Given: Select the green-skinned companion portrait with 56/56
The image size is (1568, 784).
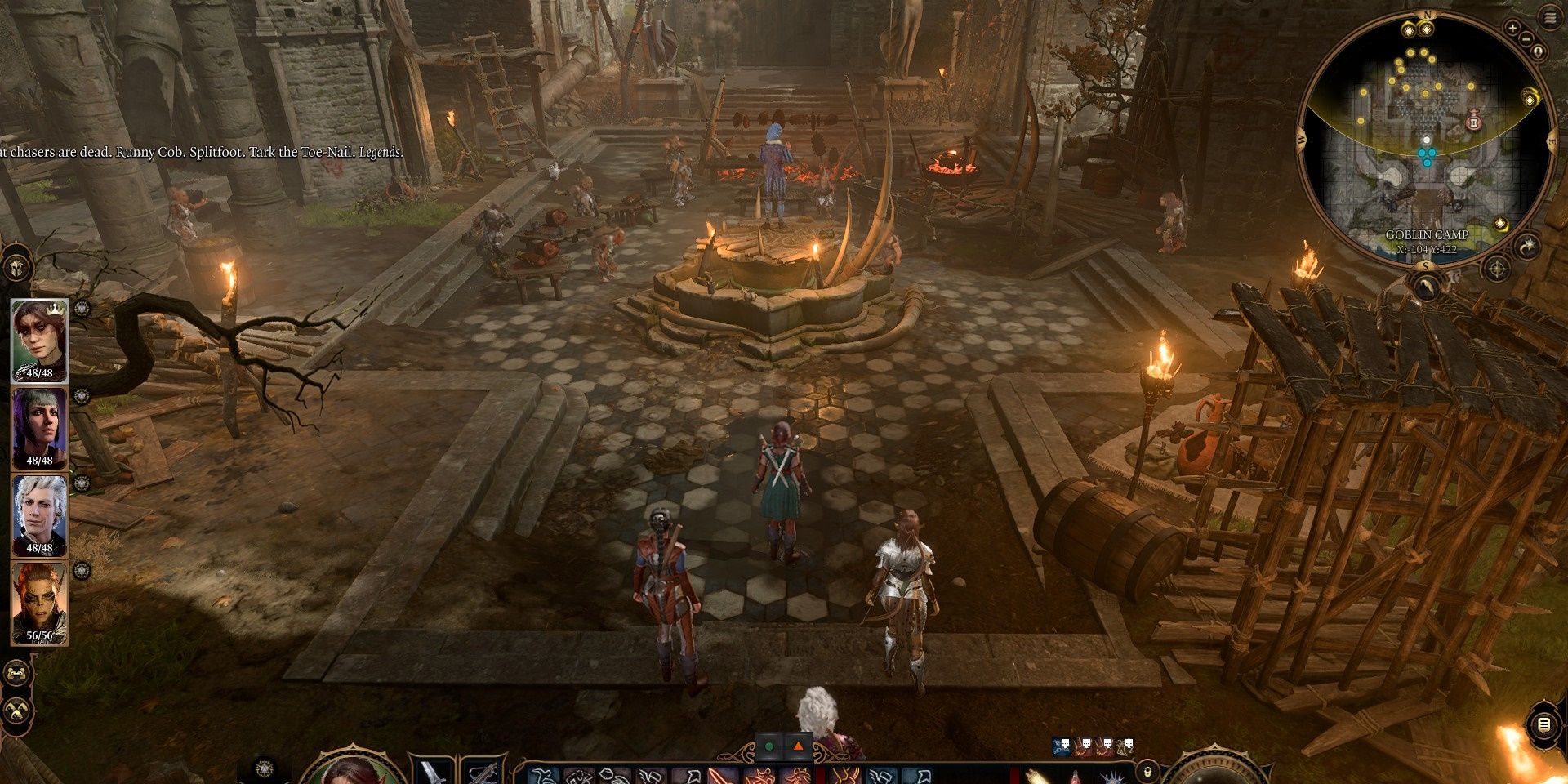Looking at the screenshot, I should (x=39, y=603).
